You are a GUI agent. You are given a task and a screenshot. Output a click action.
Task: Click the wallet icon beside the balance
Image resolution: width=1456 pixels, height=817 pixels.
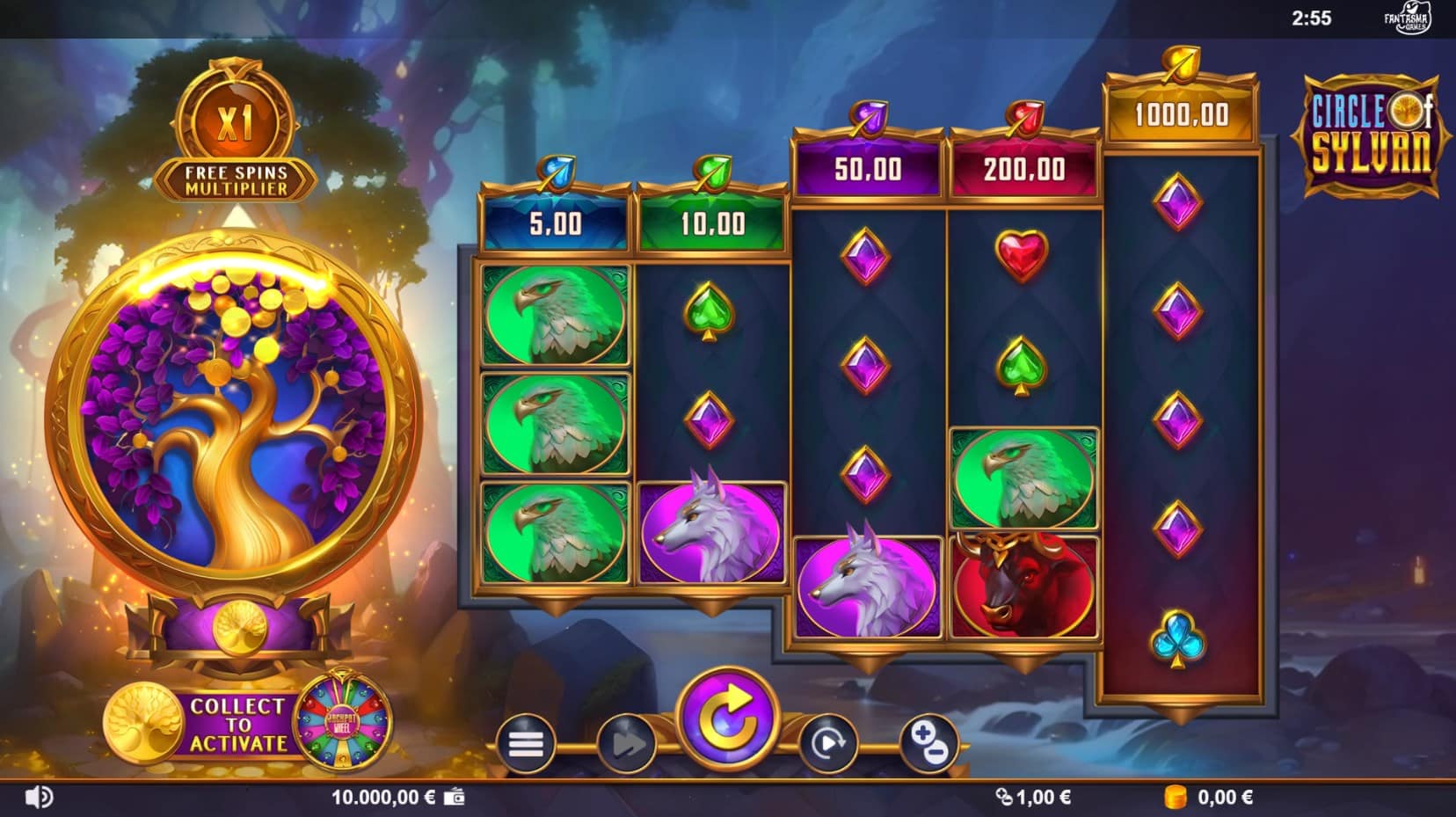point(455,798)
